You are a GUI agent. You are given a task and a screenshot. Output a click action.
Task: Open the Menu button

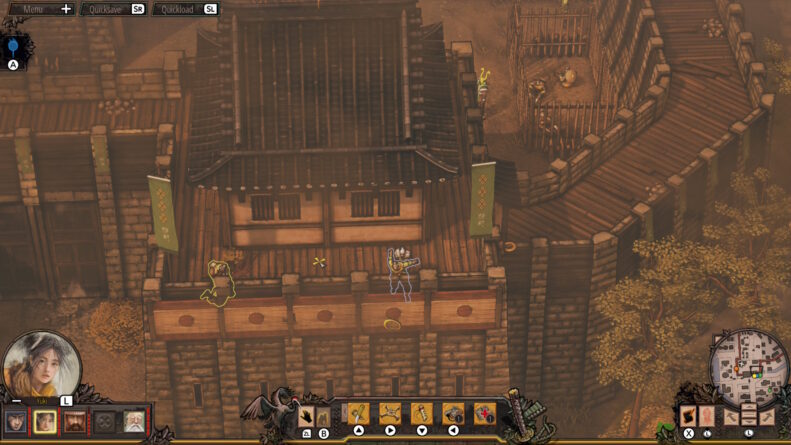point(40,9)
